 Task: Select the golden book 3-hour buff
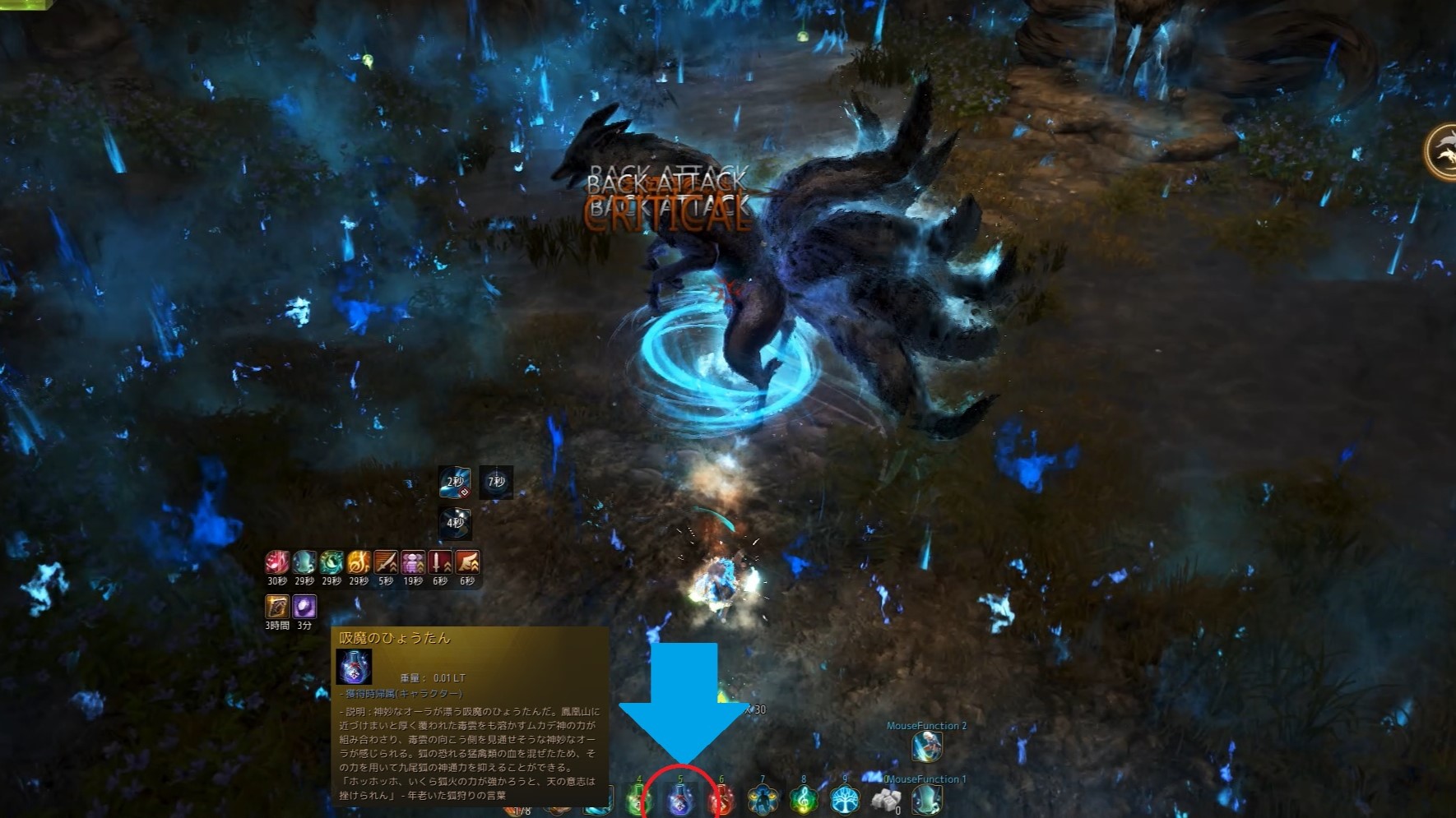click(x=277, y=607)
